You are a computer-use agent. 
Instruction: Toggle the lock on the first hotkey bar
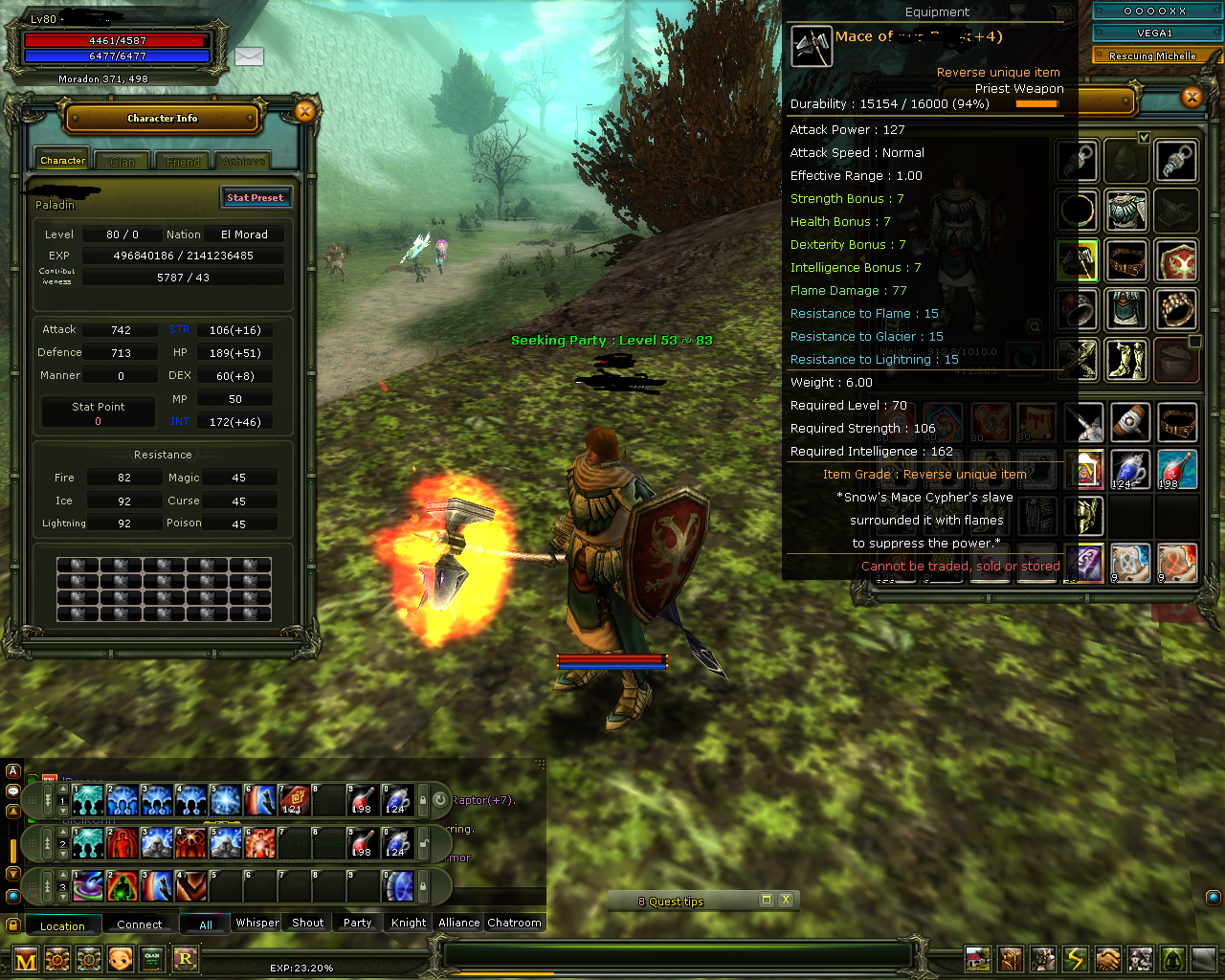pos(424,801)
